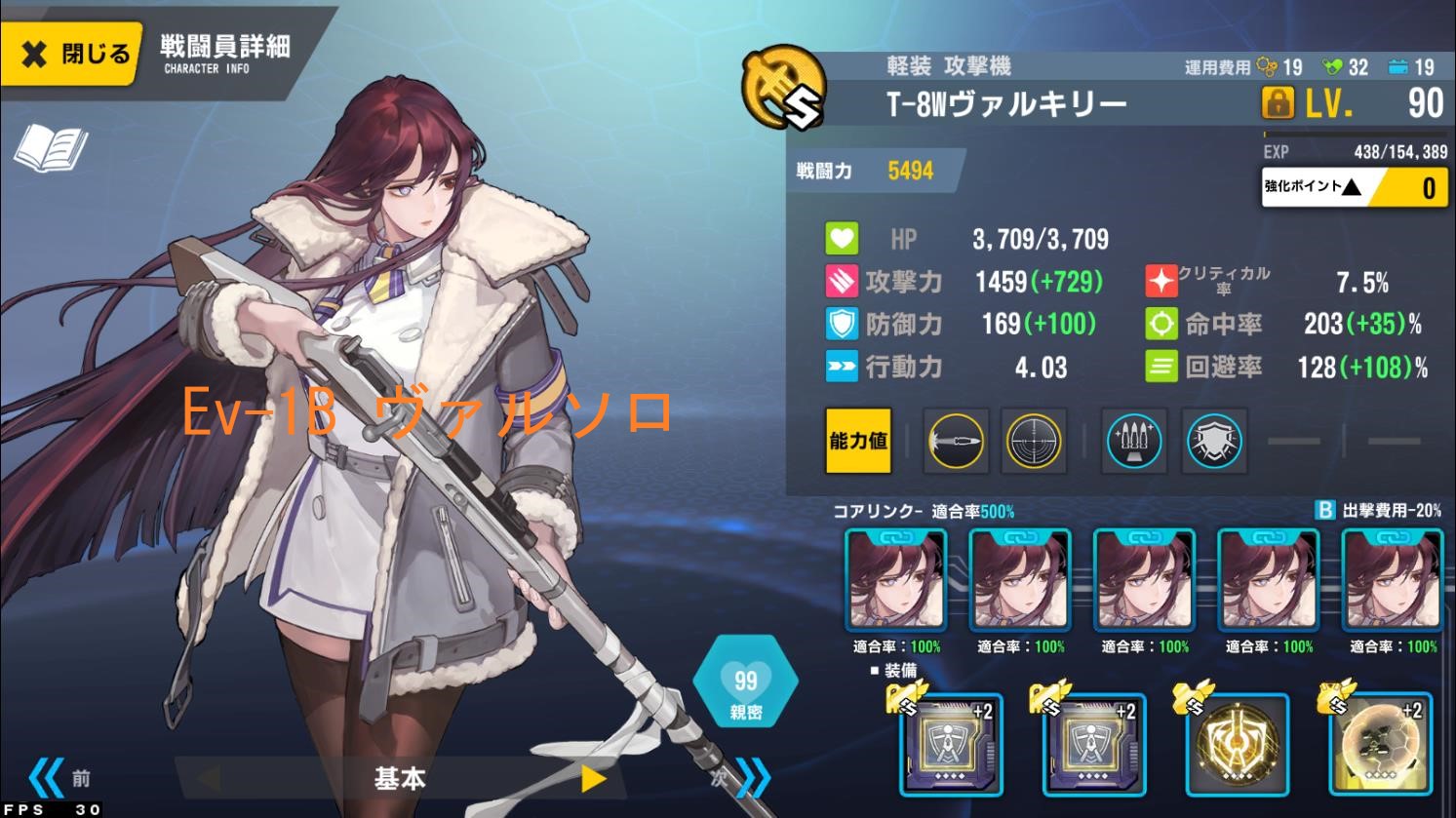Open the gold circular emblem equipment slot
Viewport: 1456px width, 818px height.
click(1238, 745)
